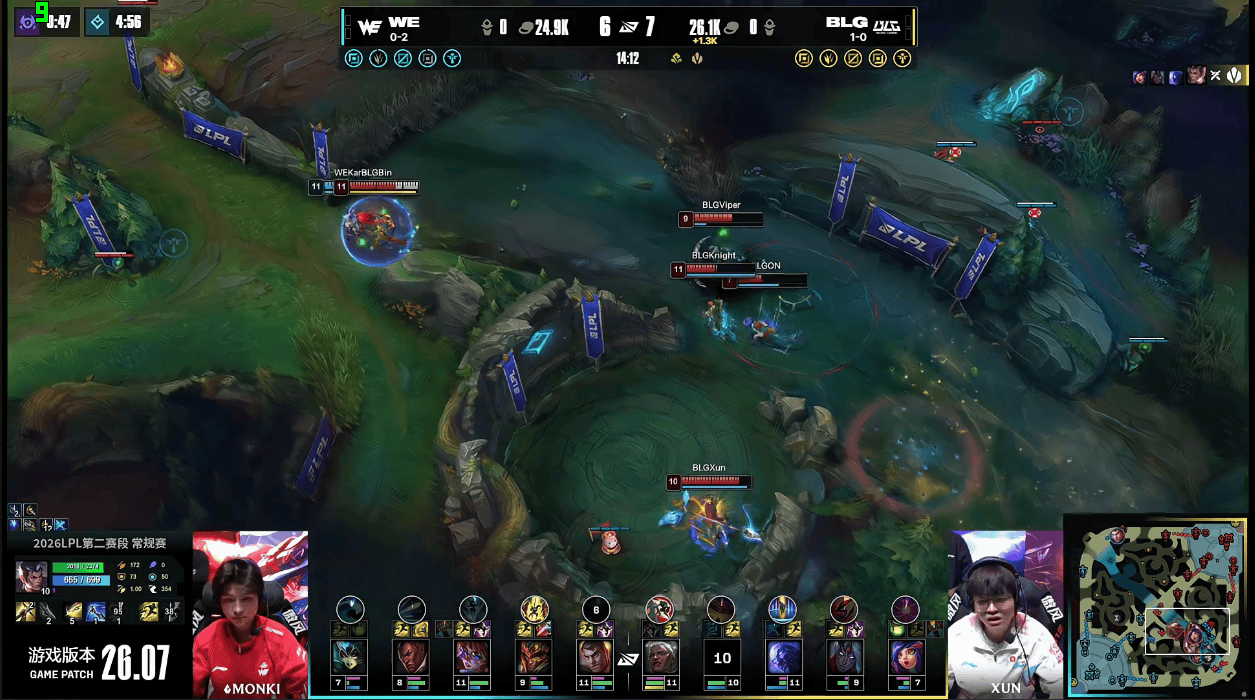Click the WE team logo on the scoreboard
1255x700 pixels.
[369, 27]
